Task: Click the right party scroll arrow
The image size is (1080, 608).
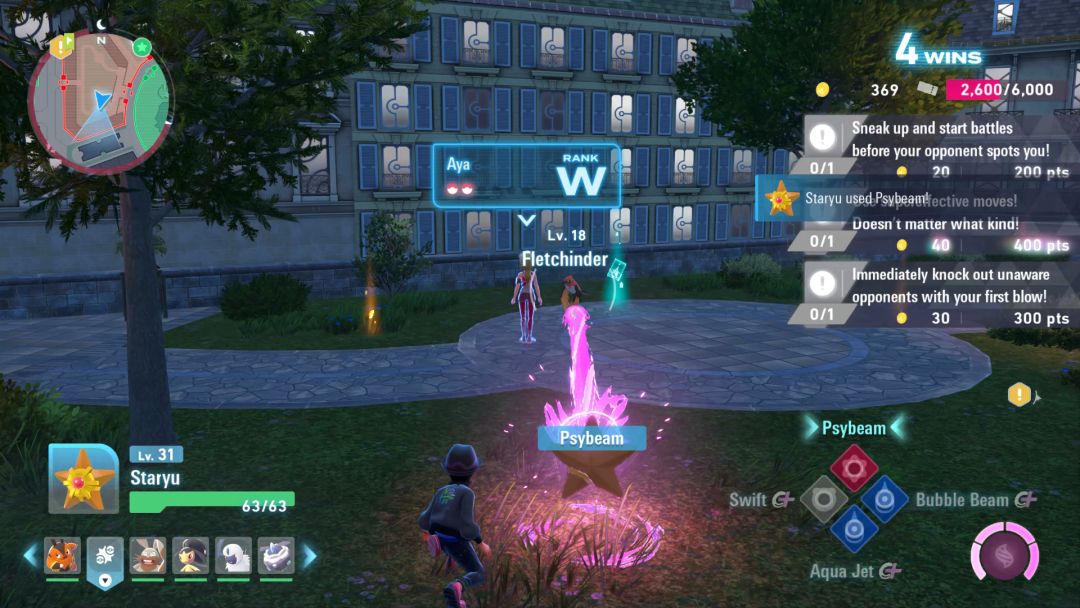Action: [309, 556]
